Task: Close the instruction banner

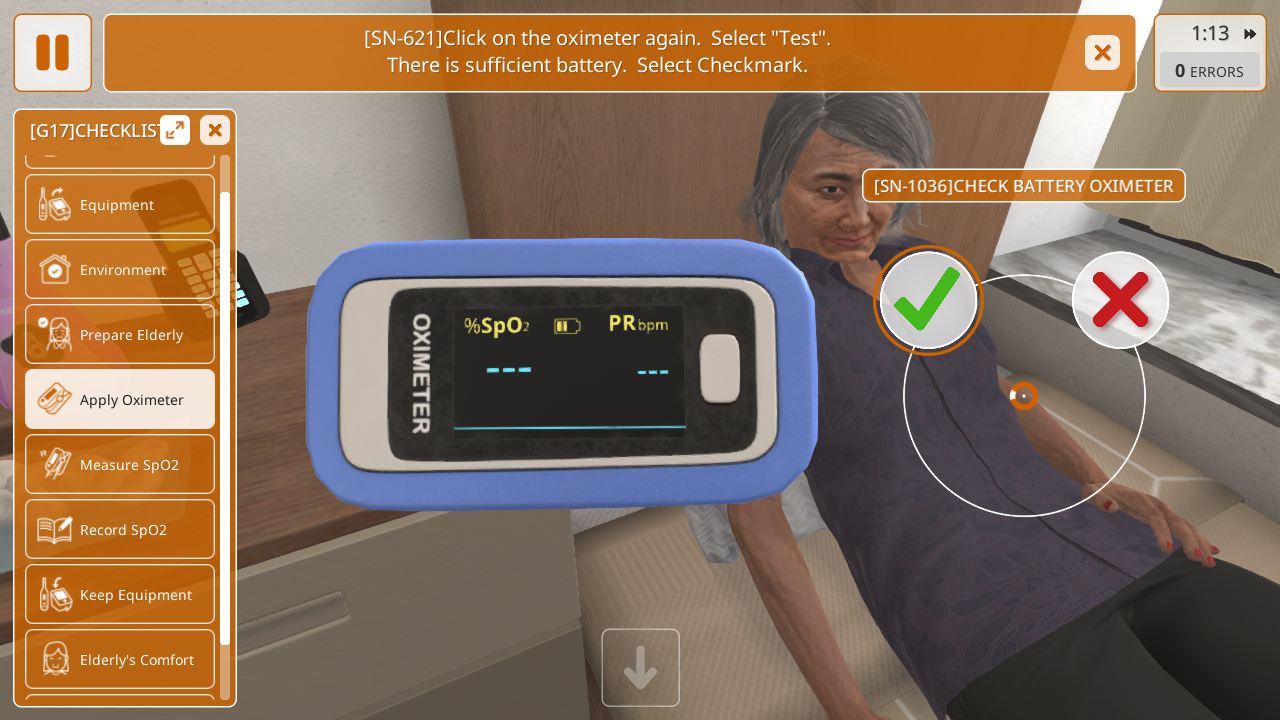Action: pos(1102,53)
